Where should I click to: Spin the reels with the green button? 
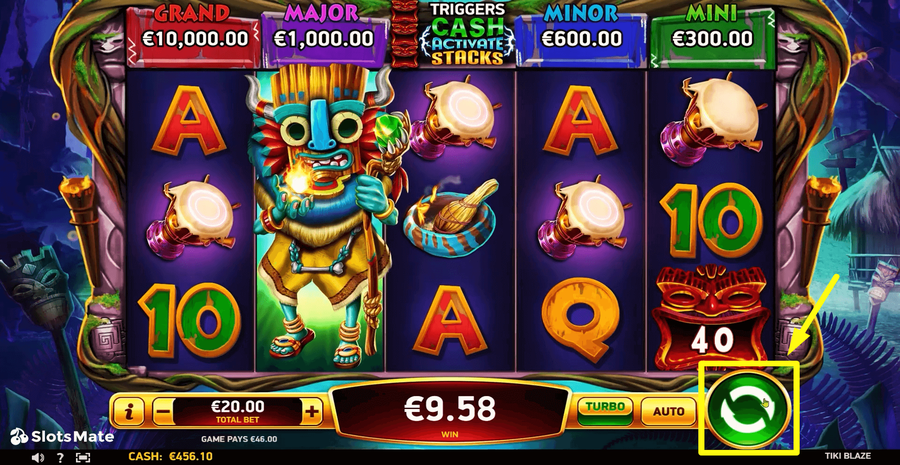point(749,409)
